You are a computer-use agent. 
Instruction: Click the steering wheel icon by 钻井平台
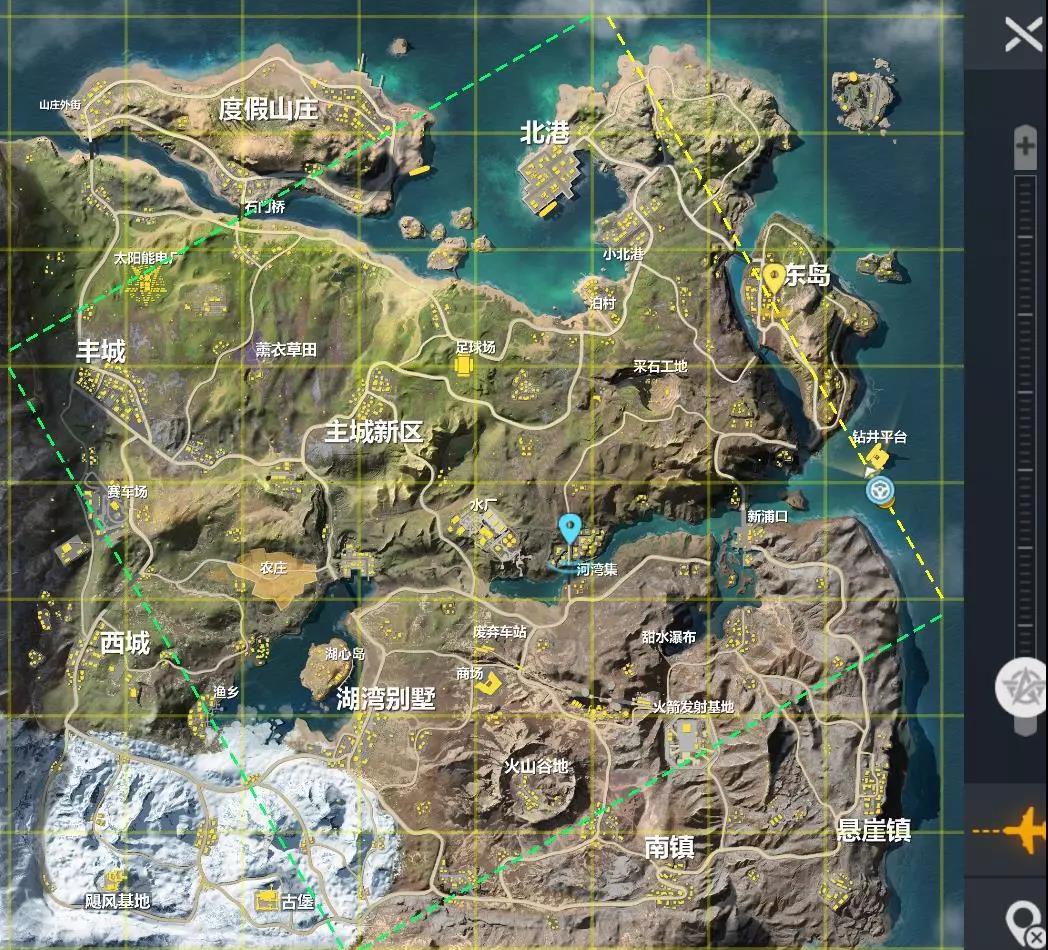click(x=881, y=490)
